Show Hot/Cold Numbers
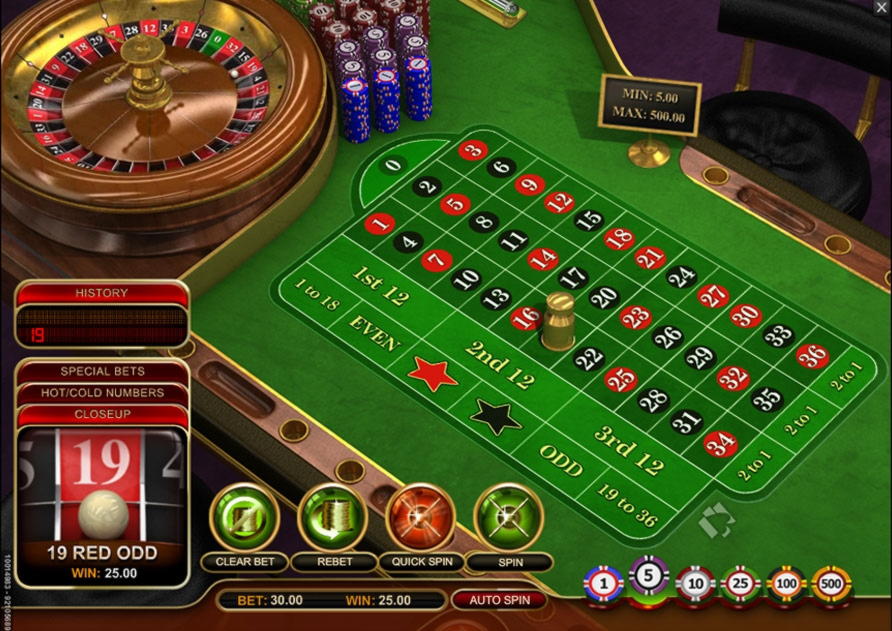This screenshot has width=892, height=631. 102,393
